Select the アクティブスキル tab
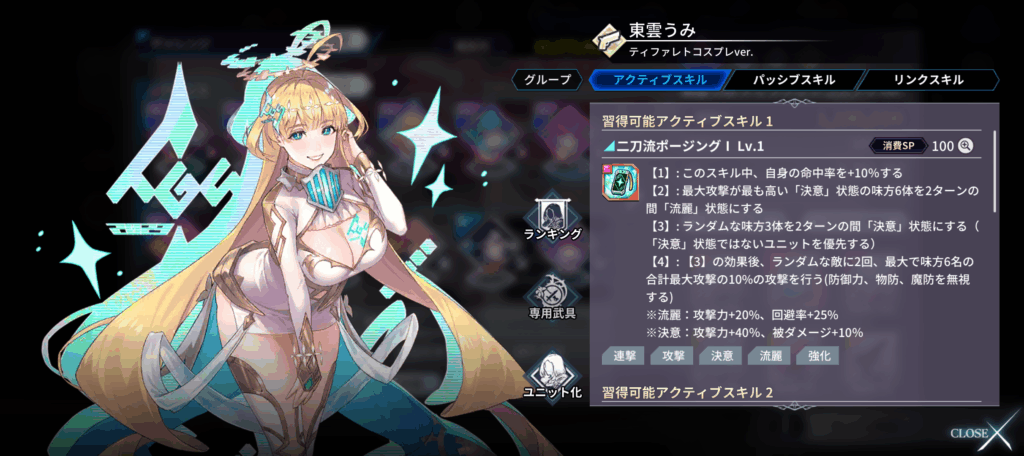Viewport: 1024px width, 456px height. point(658,80)
